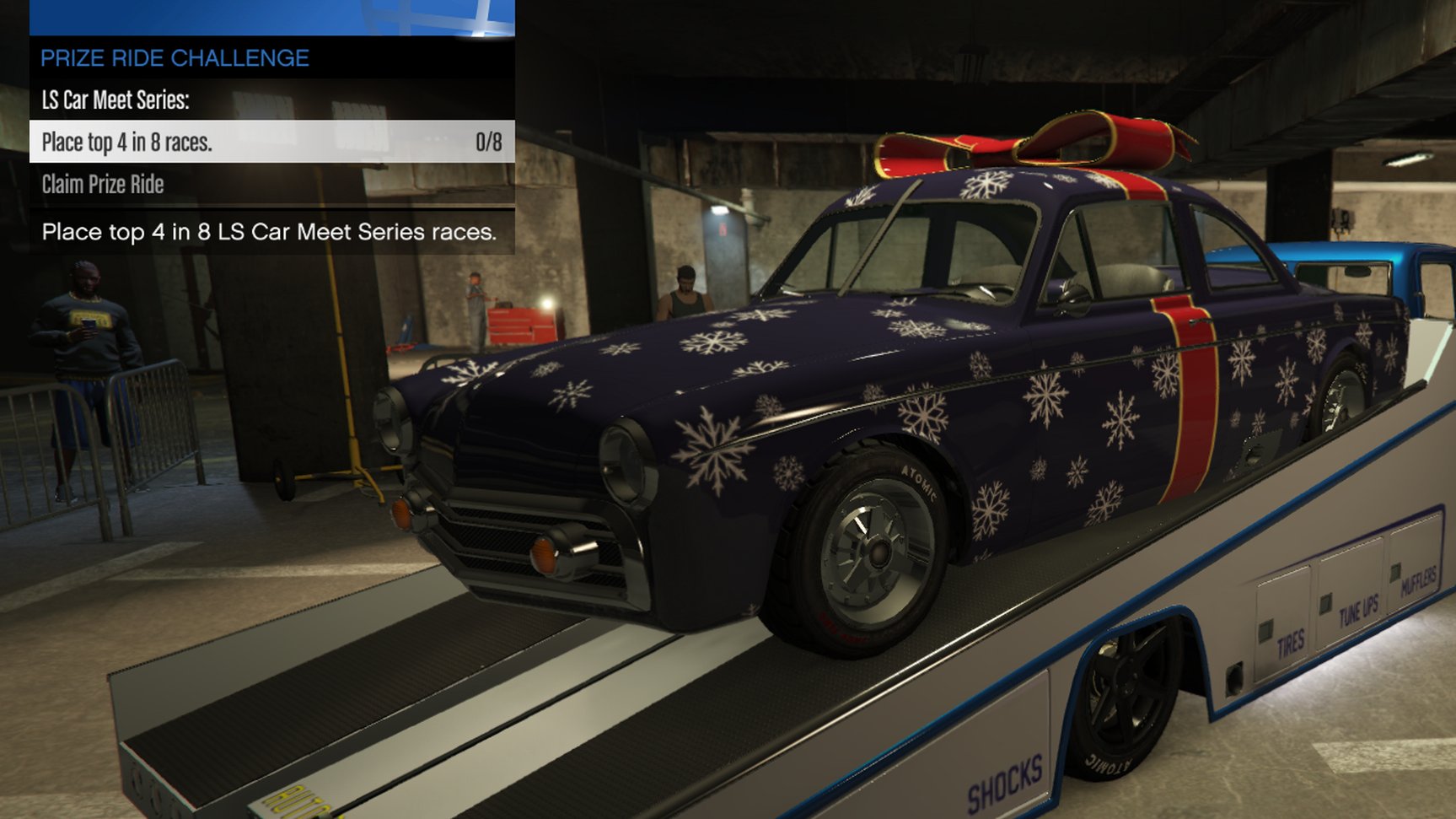Select the LS Car Meet Series entry
The width and height of the screenshot is (1456, 819).
(116, 100)
